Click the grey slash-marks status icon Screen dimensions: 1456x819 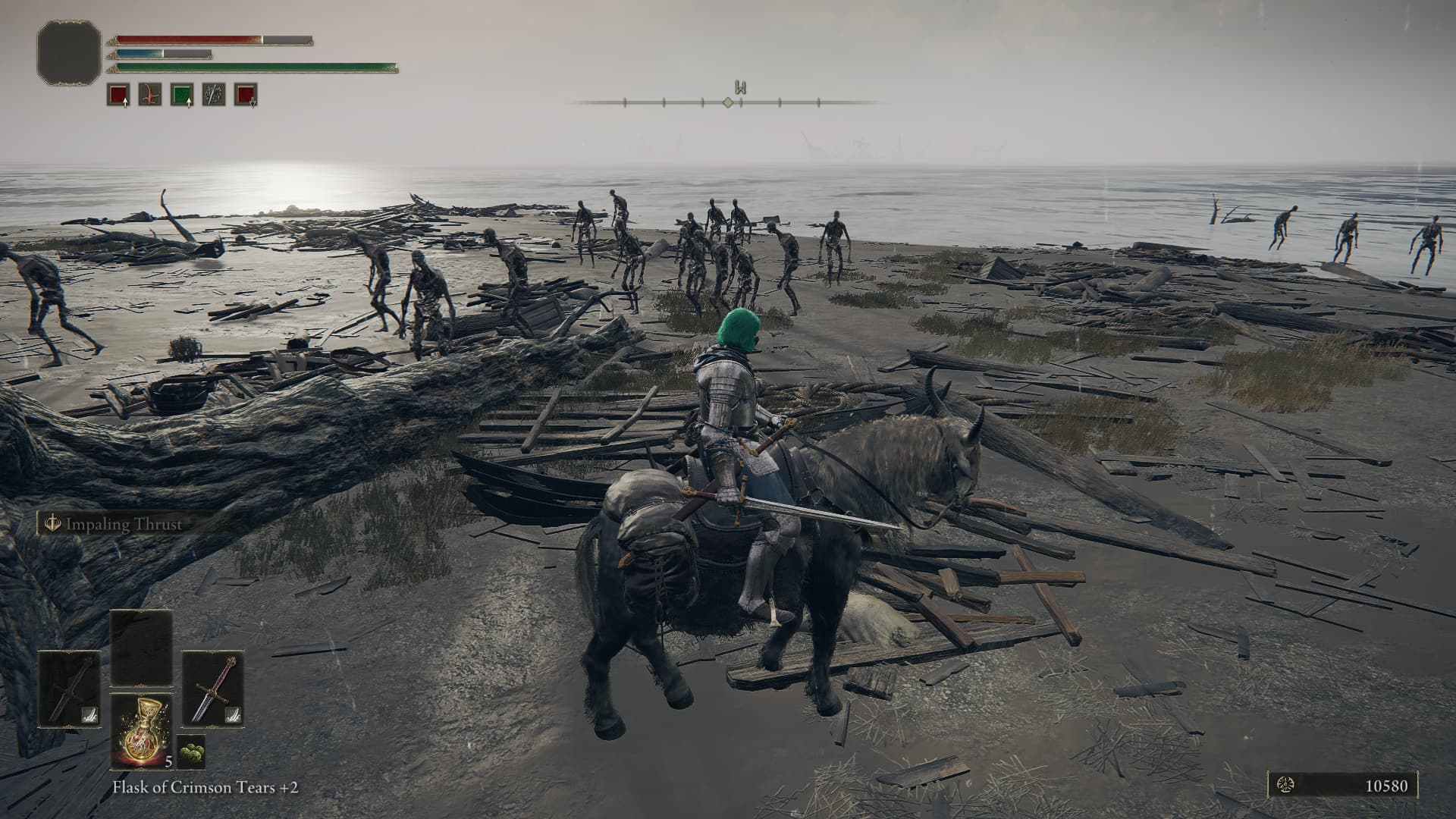[213, 95]
